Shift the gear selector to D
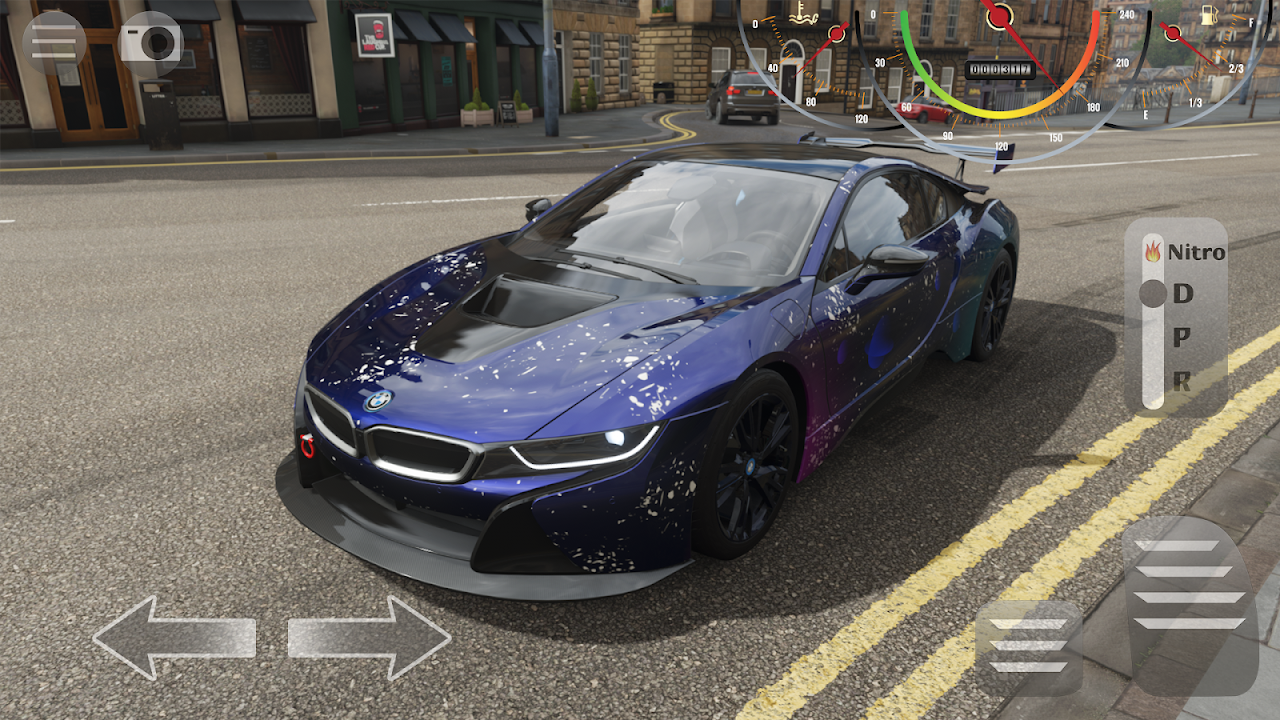Viewport: 1280px width, 720px height. [x=1183, y=294]
